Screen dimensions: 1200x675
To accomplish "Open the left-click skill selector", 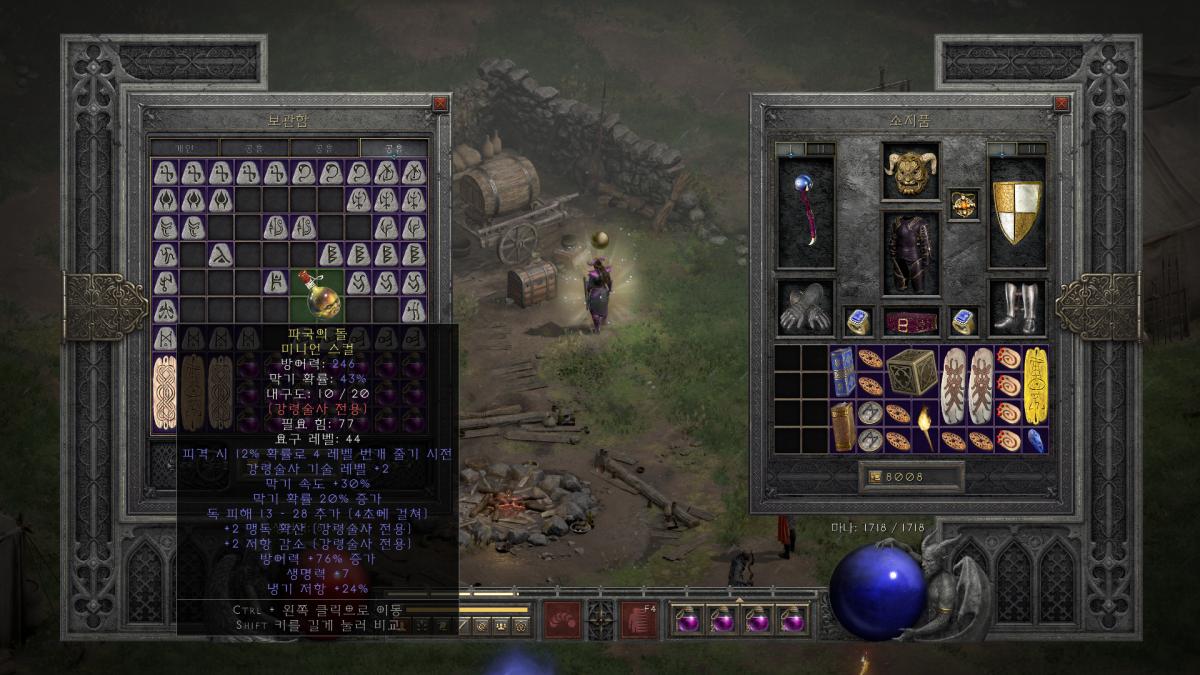I will click(x=562, y=621).
